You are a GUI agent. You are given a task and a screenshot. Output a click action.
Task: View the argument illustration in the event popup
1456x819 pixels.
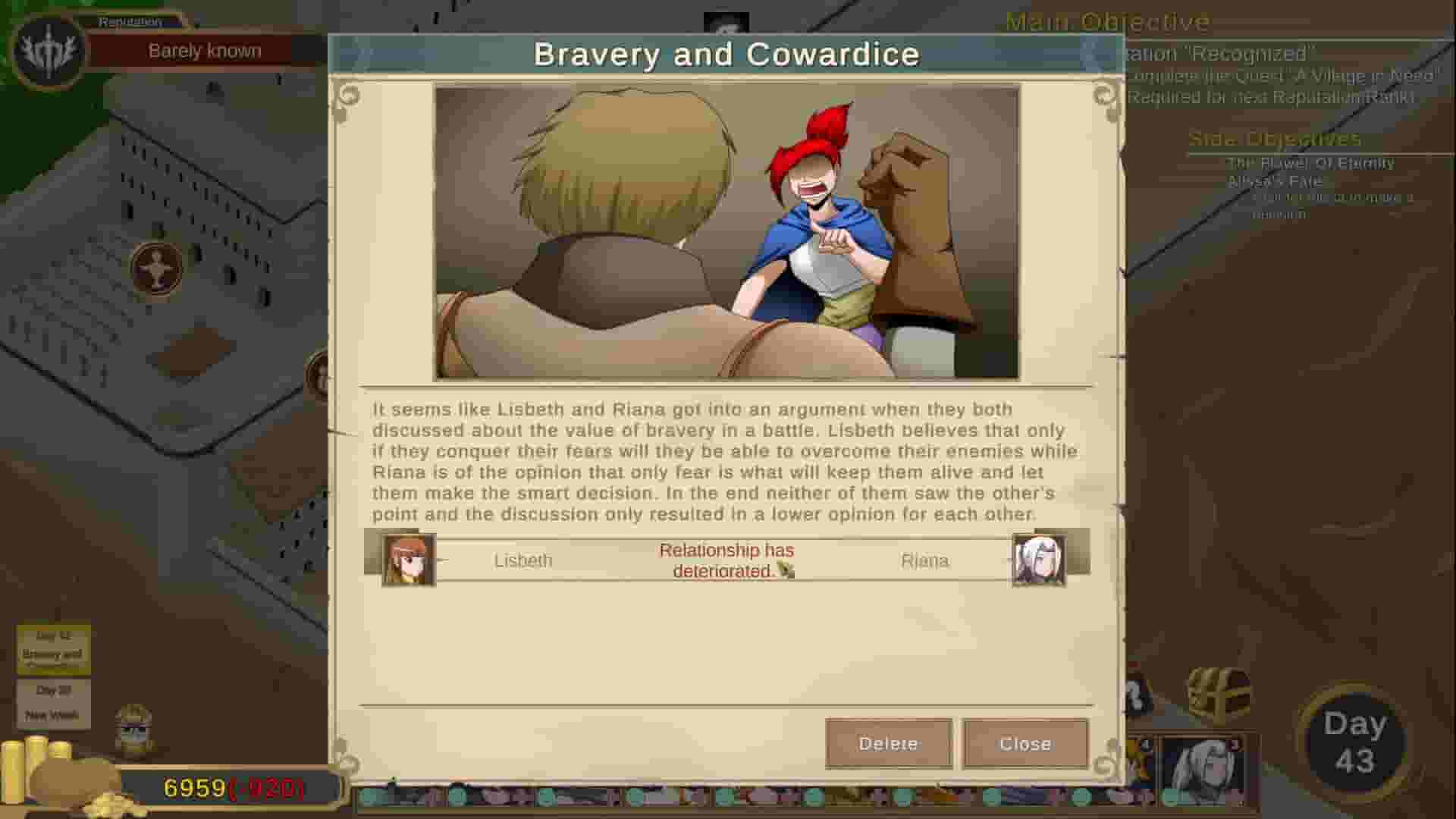[724, 231]
